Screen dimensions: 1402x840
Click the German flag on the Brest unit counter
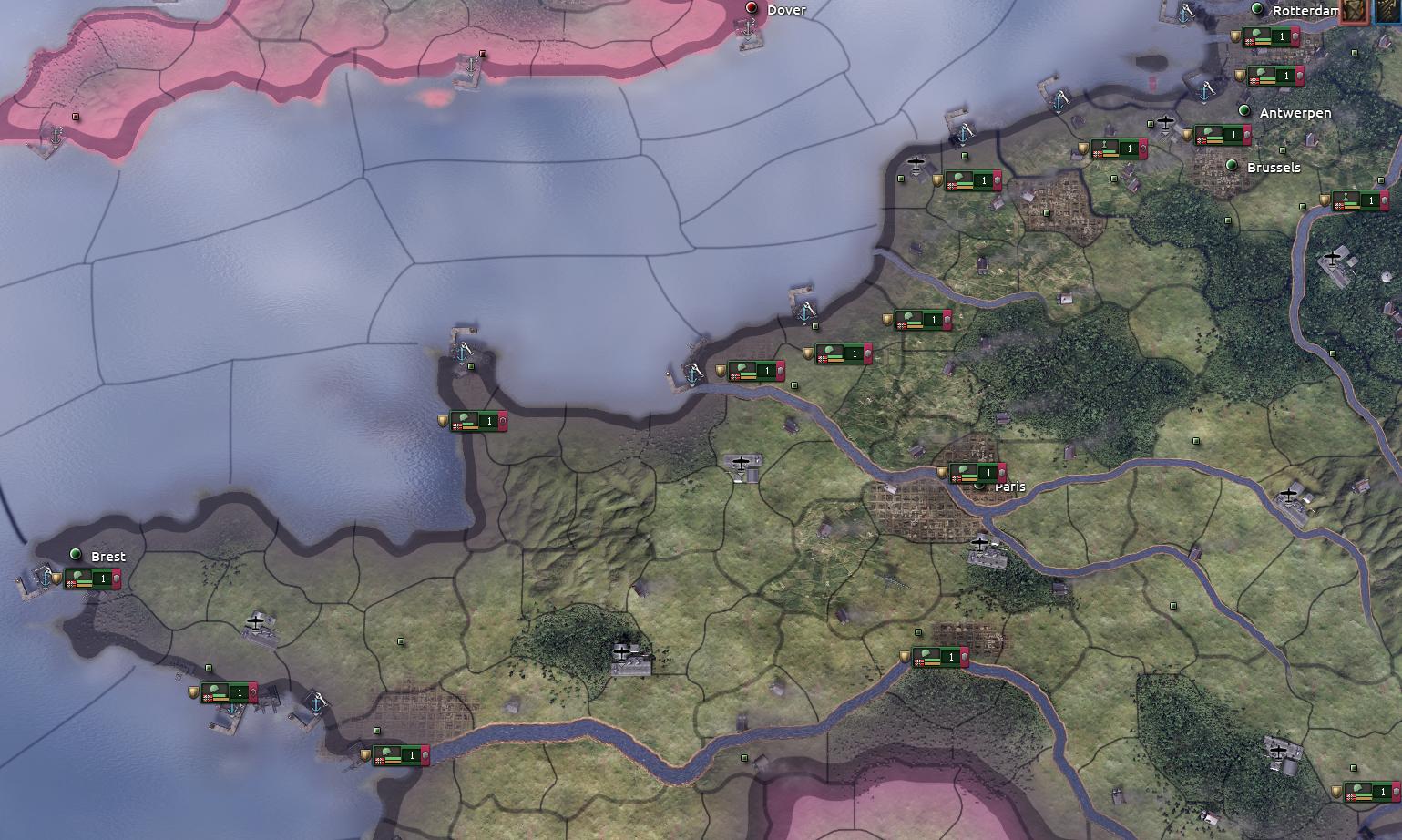pyautogui.click(x=72, y=584)
